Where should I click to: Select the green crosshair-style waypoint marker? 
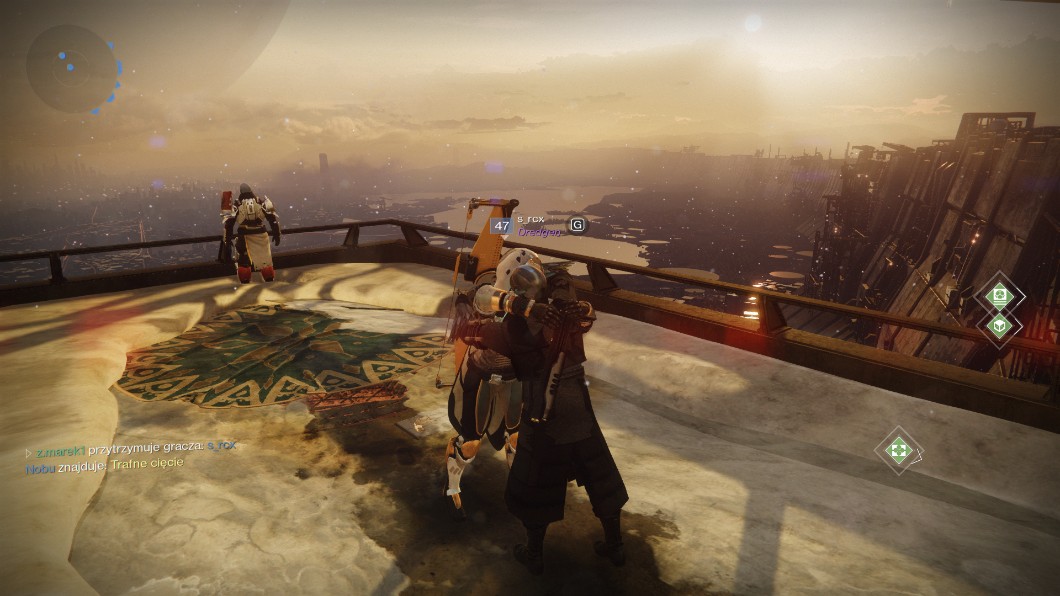[x=898, y=451]
